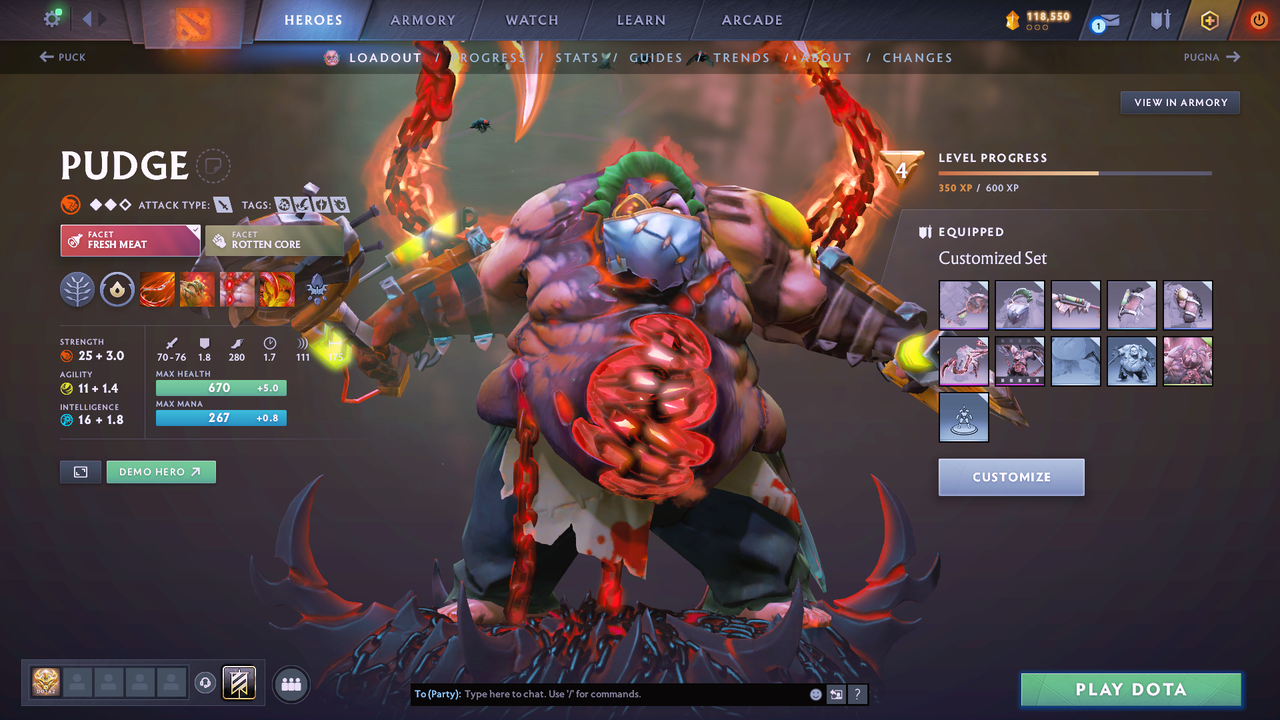Click the Level Progress XP bar

click(x=1075, y=172)
